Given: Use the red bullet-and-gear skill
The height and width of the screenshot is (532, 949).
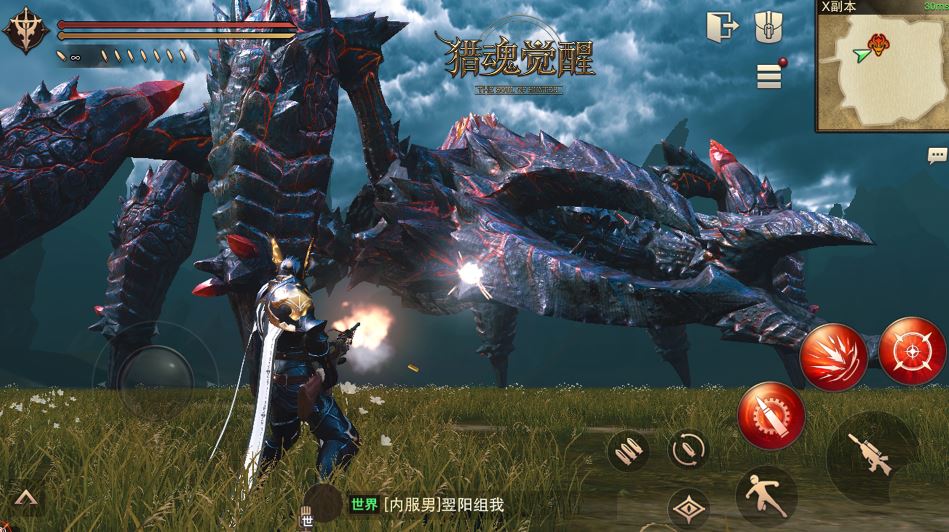Looking at the screenshot, I should click(x=771, y=416).
